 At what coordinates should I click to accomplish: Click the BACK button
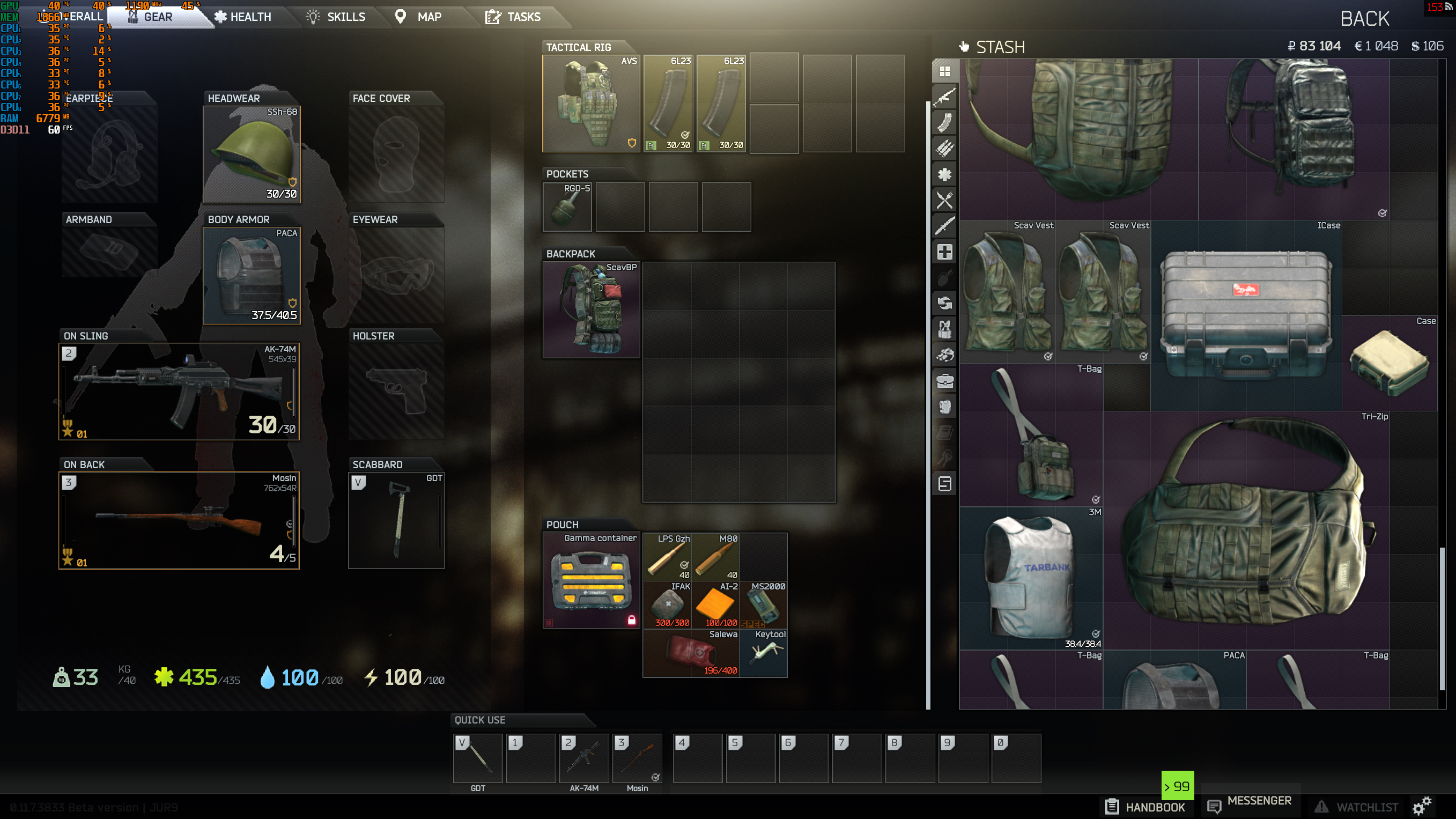coord(1365,19)
